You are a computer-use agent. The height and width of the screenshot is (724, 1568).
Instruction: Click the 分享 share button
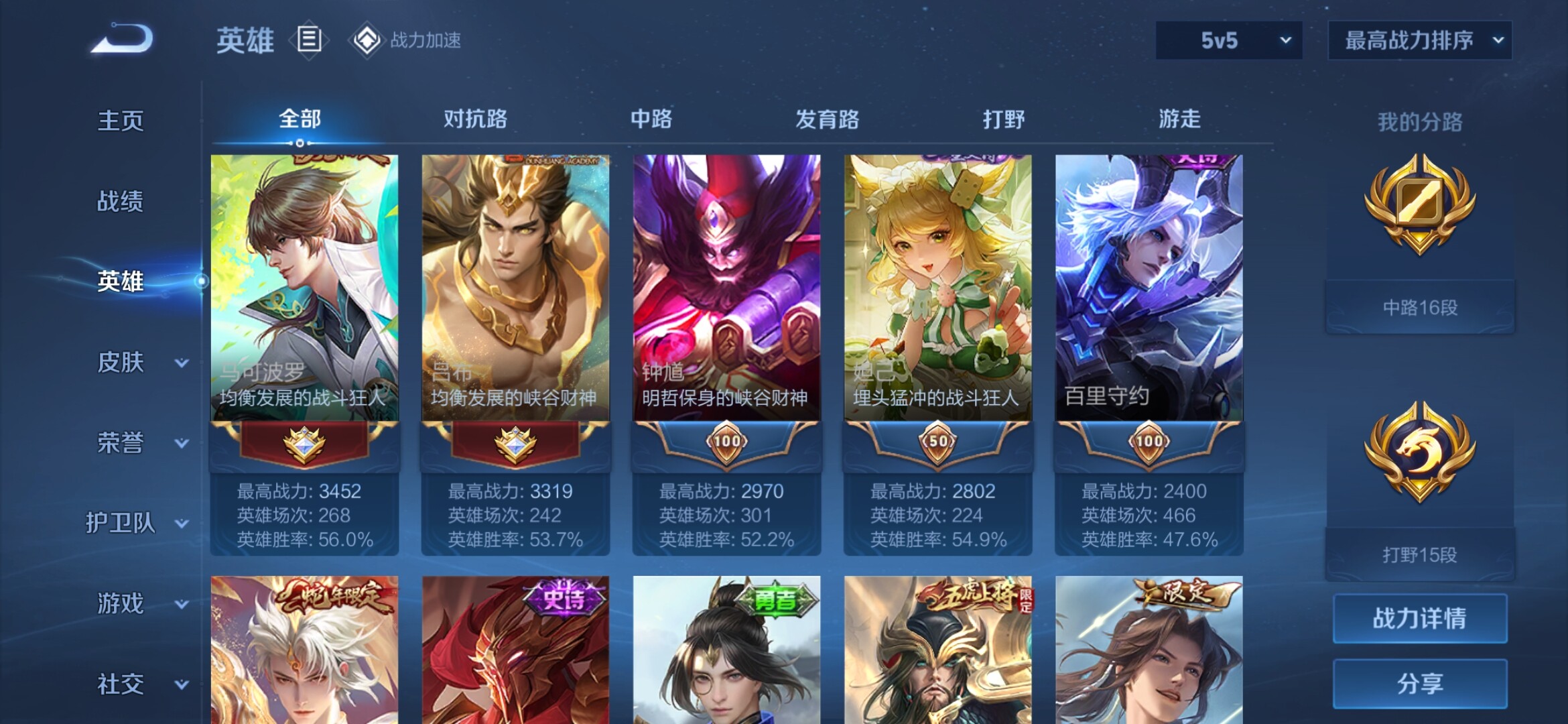1420,684
